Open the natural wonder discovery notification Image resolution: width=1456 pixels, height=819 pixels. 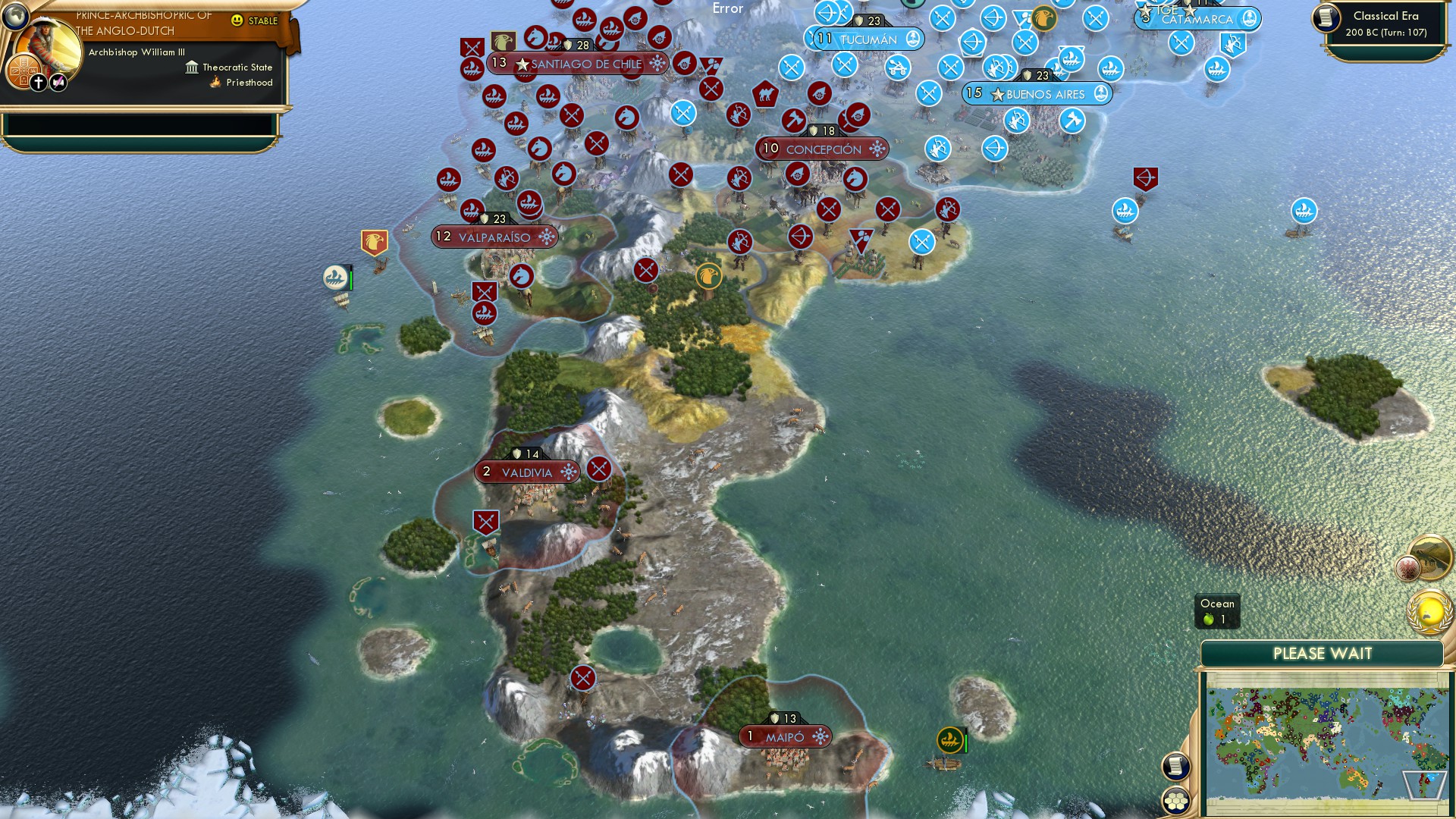1430,556
